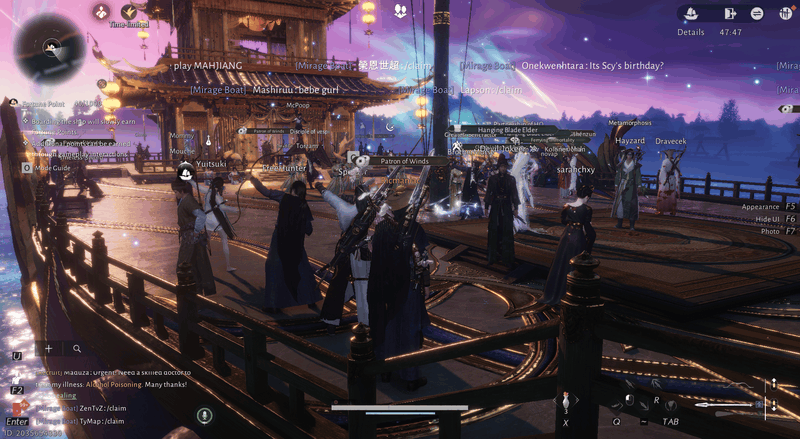Click the flower icon beside Time-limited
The width and height of the screenshot is (800, 439).
(x=102, y=12)
